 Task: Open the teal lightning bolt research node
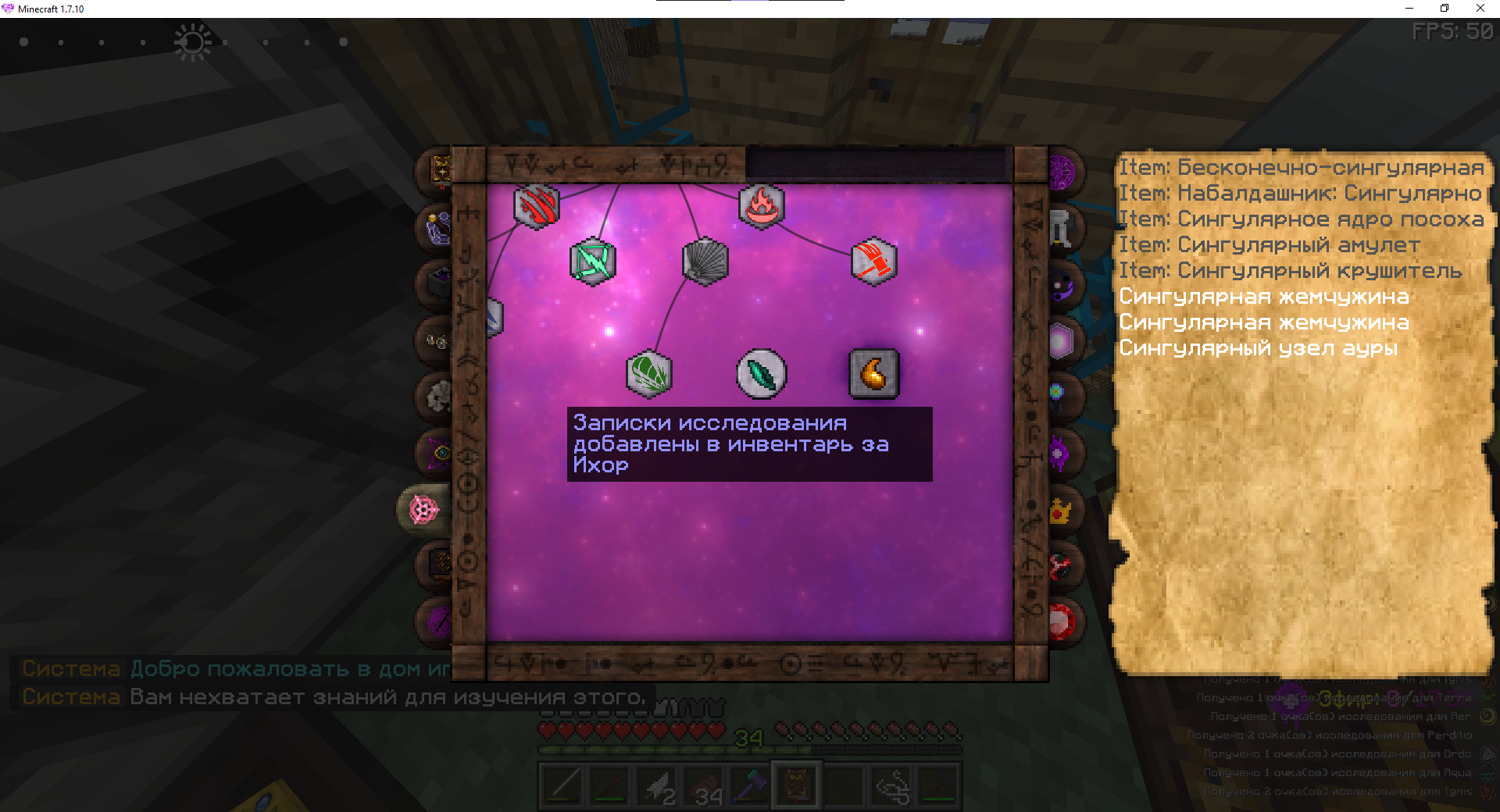pos(593,262)
